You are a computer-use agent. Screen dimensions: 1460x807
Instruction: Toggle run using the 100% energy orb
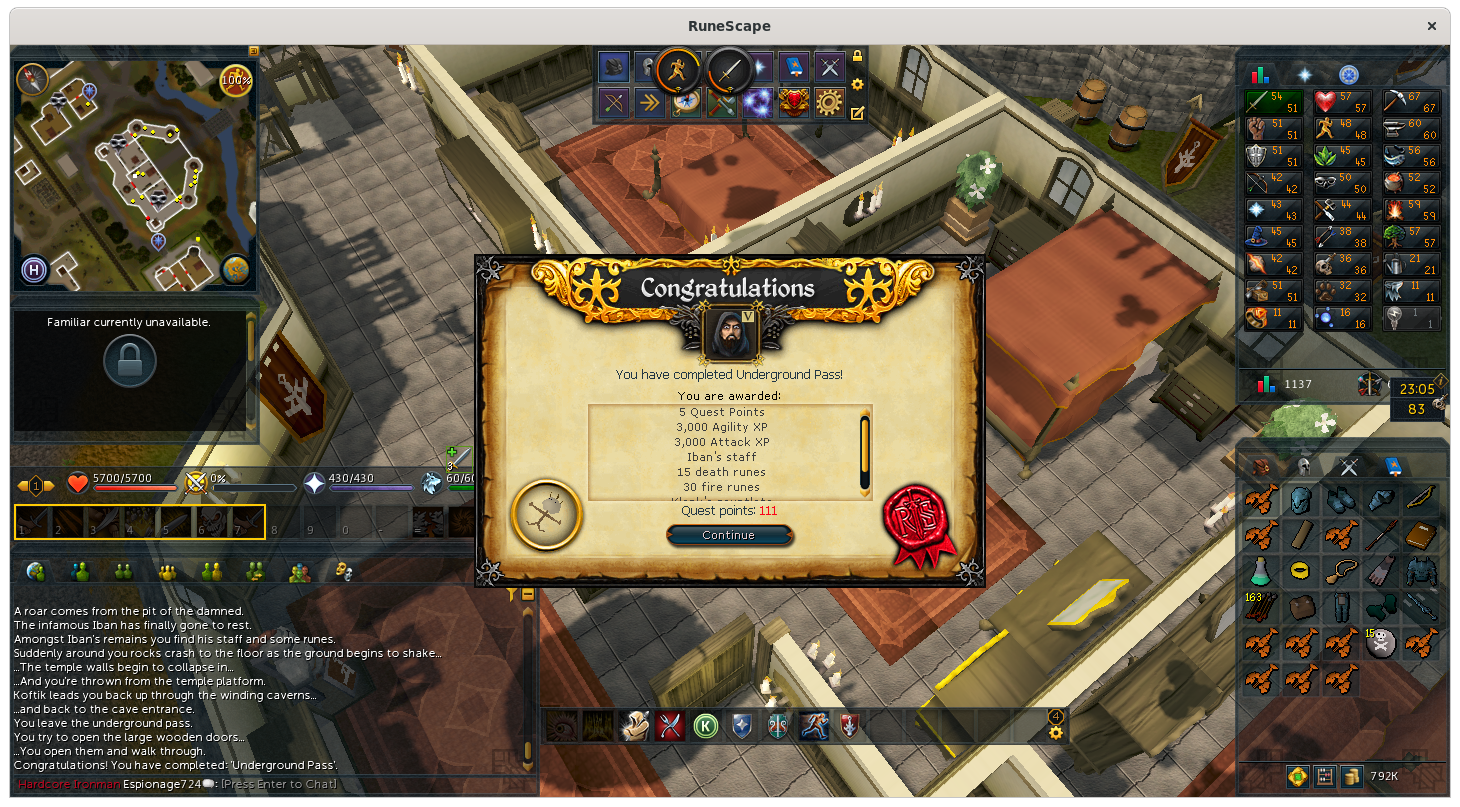[236, 79]
